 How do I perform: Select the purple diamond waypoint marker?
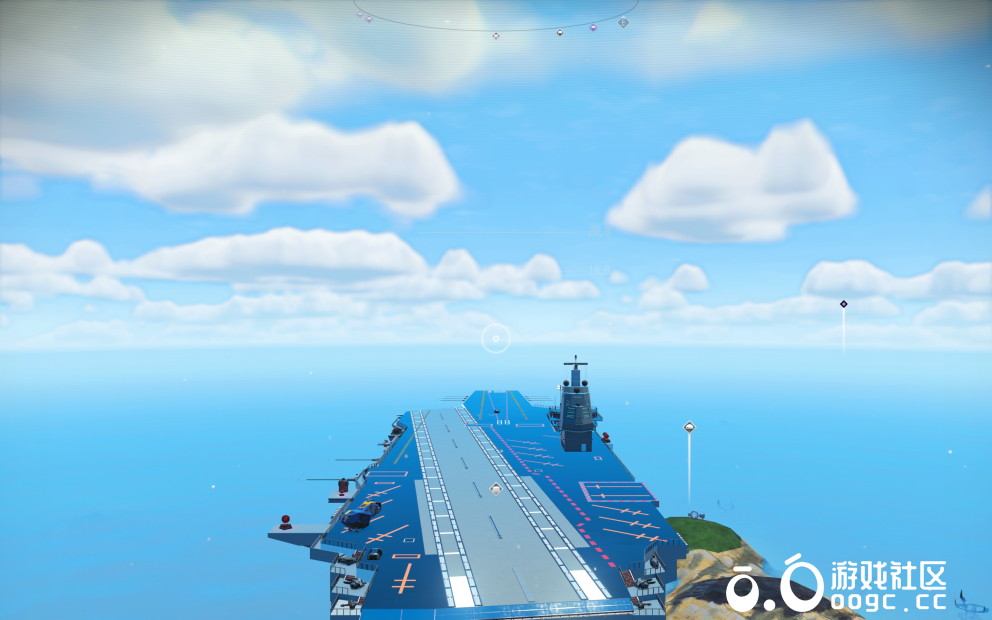coord(843,304)
